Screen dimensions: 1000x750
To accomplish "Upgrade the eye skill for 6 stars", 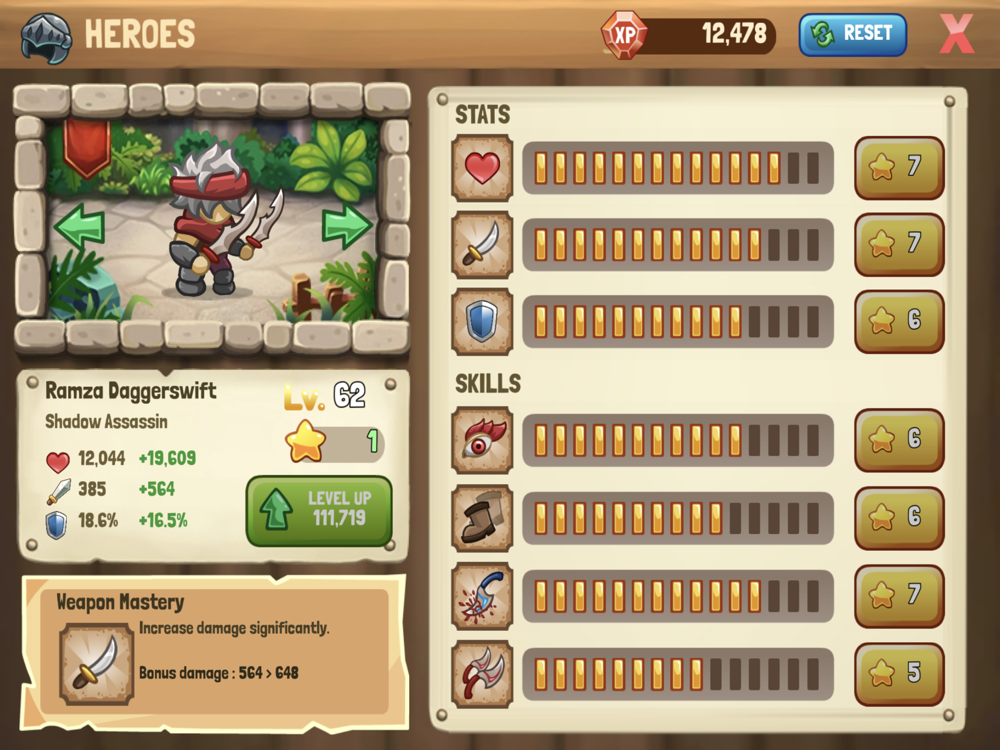I will [x=899, y=440].
